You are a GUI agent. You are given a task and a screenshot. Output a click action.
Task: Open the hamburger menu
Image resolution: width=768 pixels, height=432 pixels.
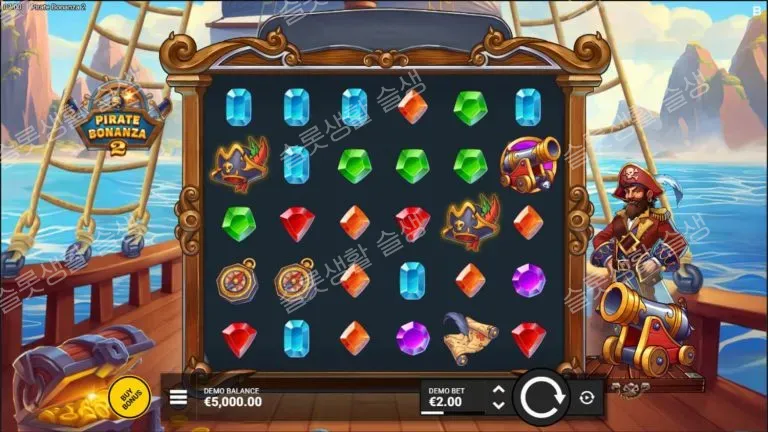pyautogui.click(x=178, y=397)
